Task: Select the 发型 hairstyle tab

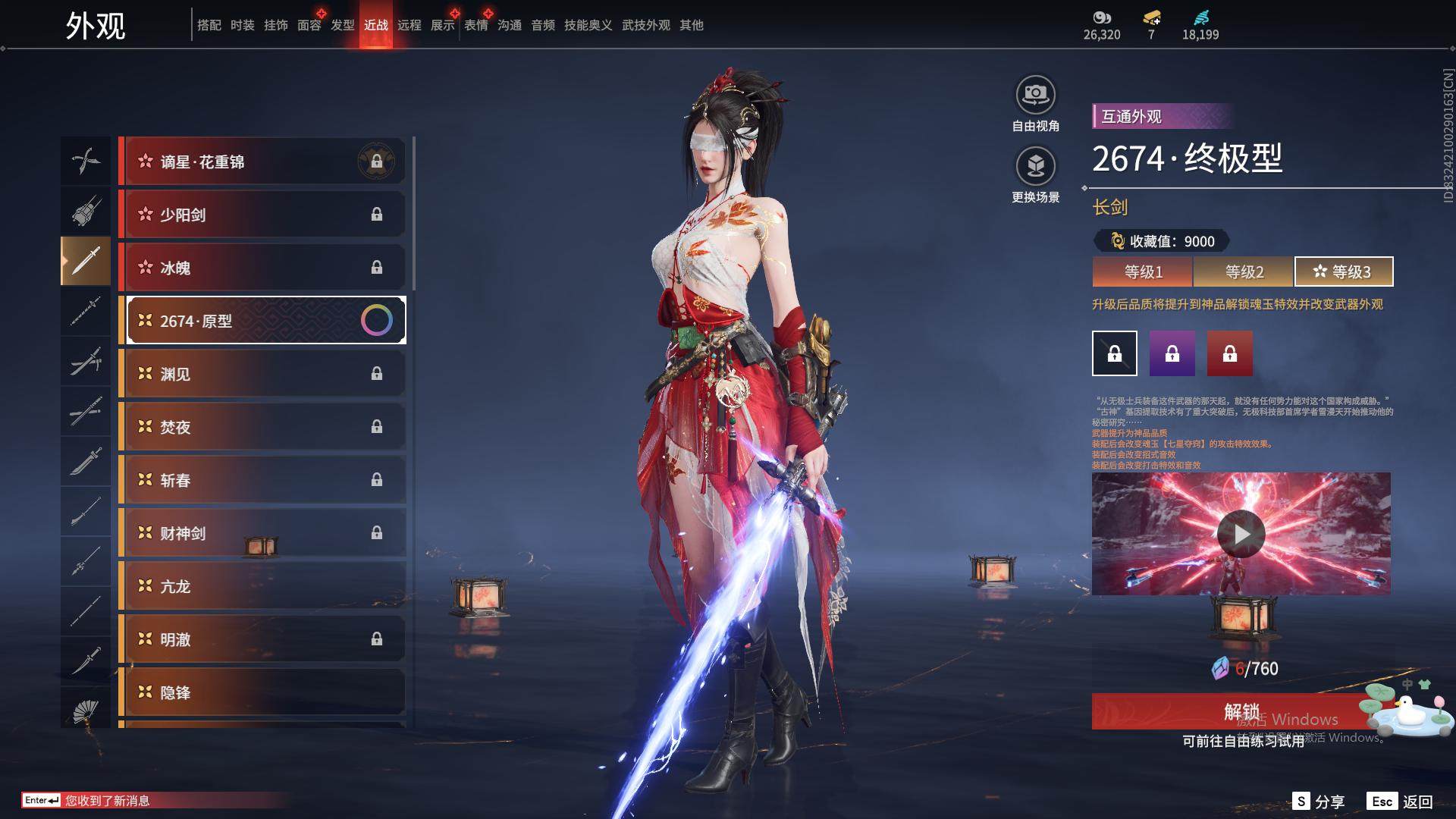Action: coord(343,25)
